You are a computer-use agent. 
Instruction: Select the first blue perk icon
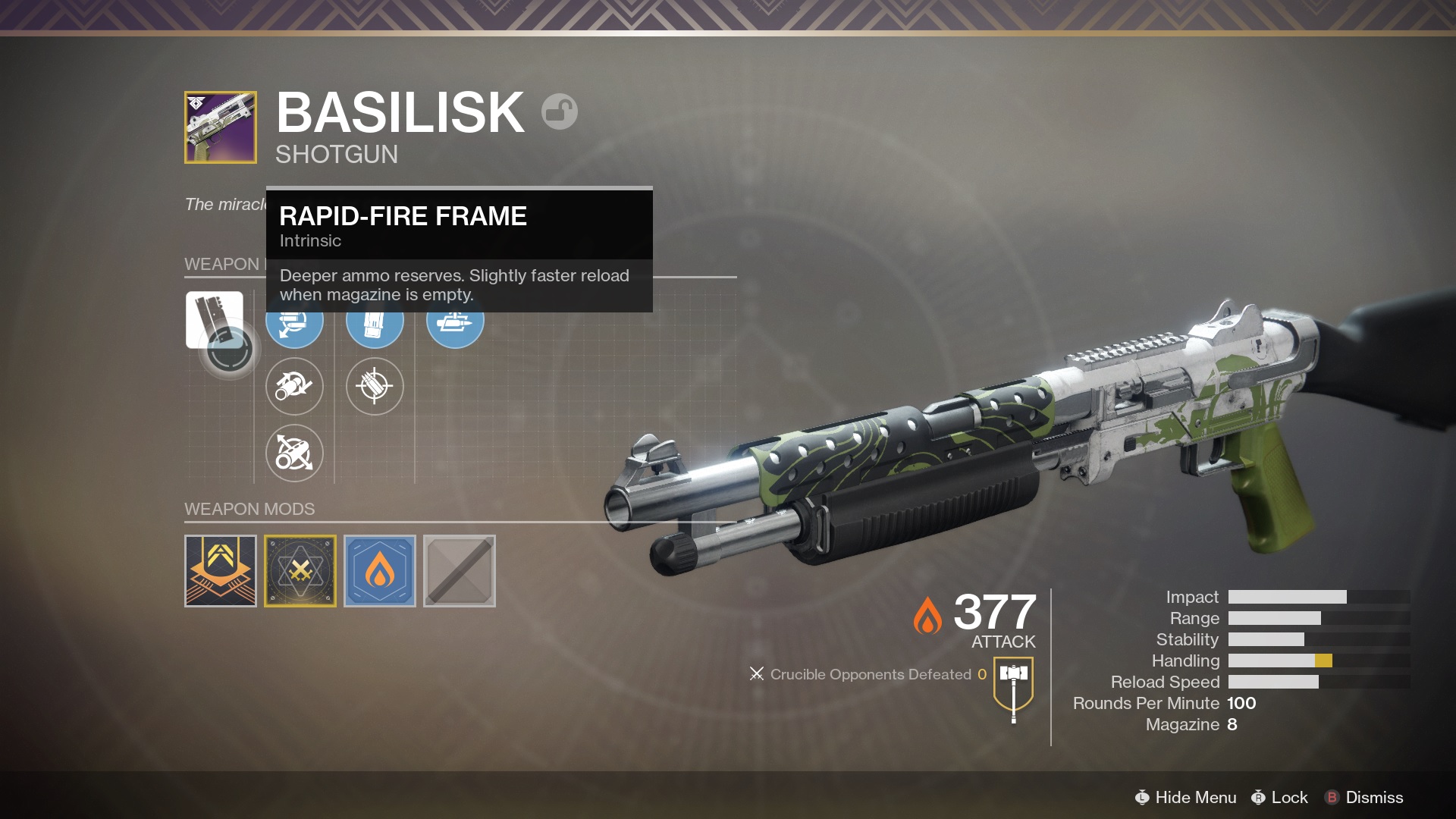click(294, 321)
